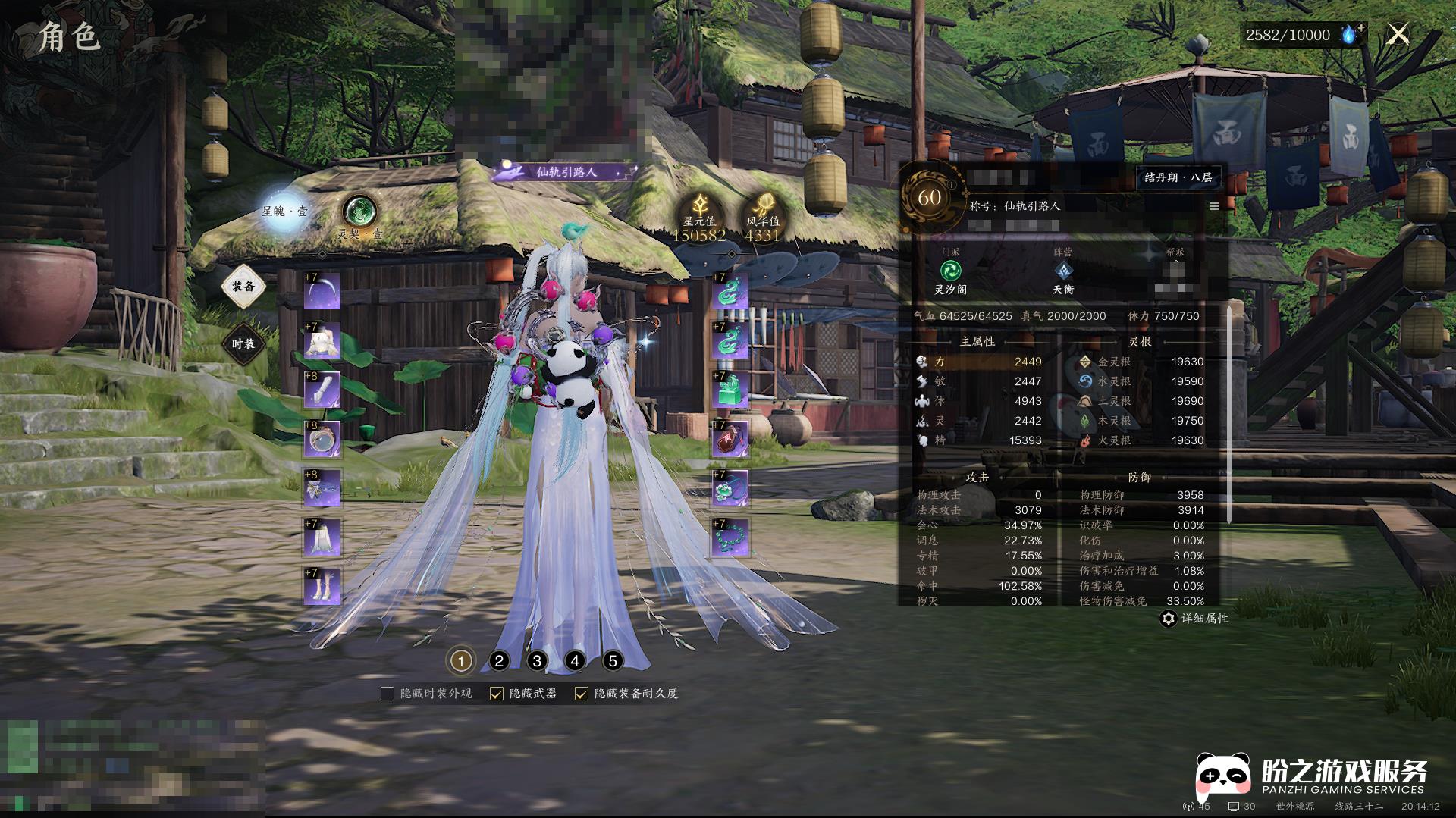Select the green bead bracelet slot

click(730, 537)
